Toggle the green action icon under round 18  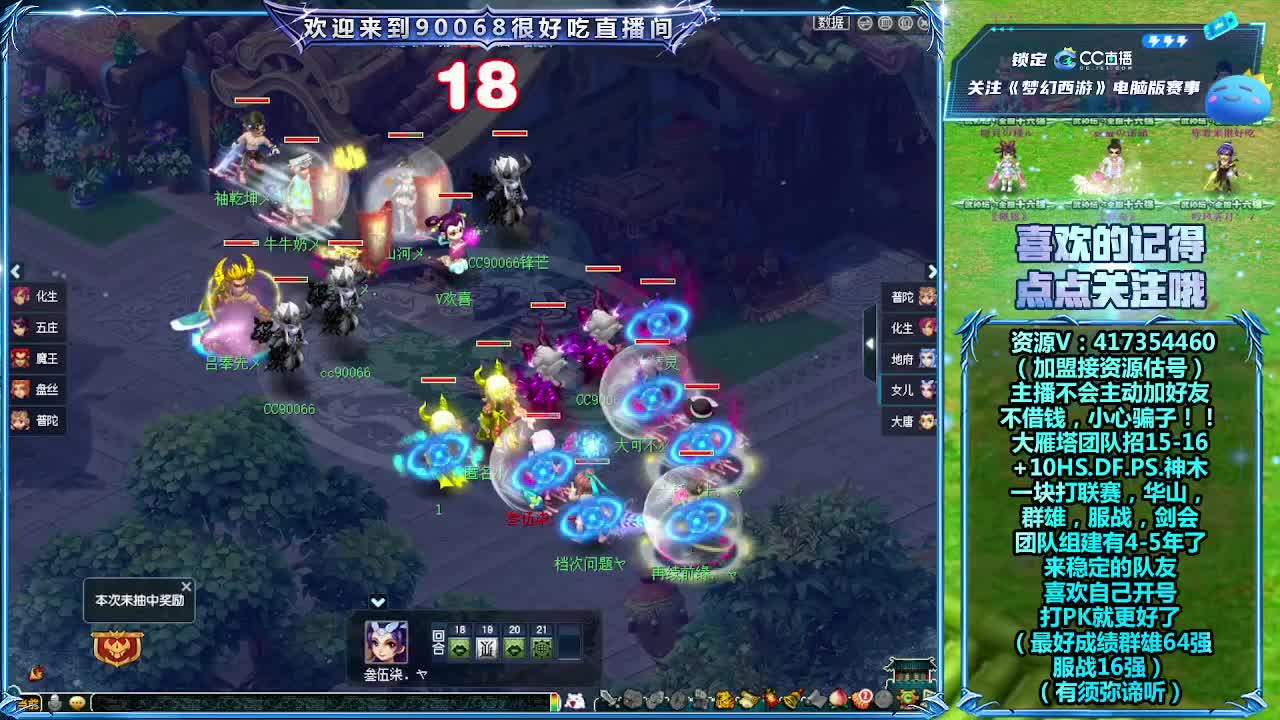[x=459, y=649]
